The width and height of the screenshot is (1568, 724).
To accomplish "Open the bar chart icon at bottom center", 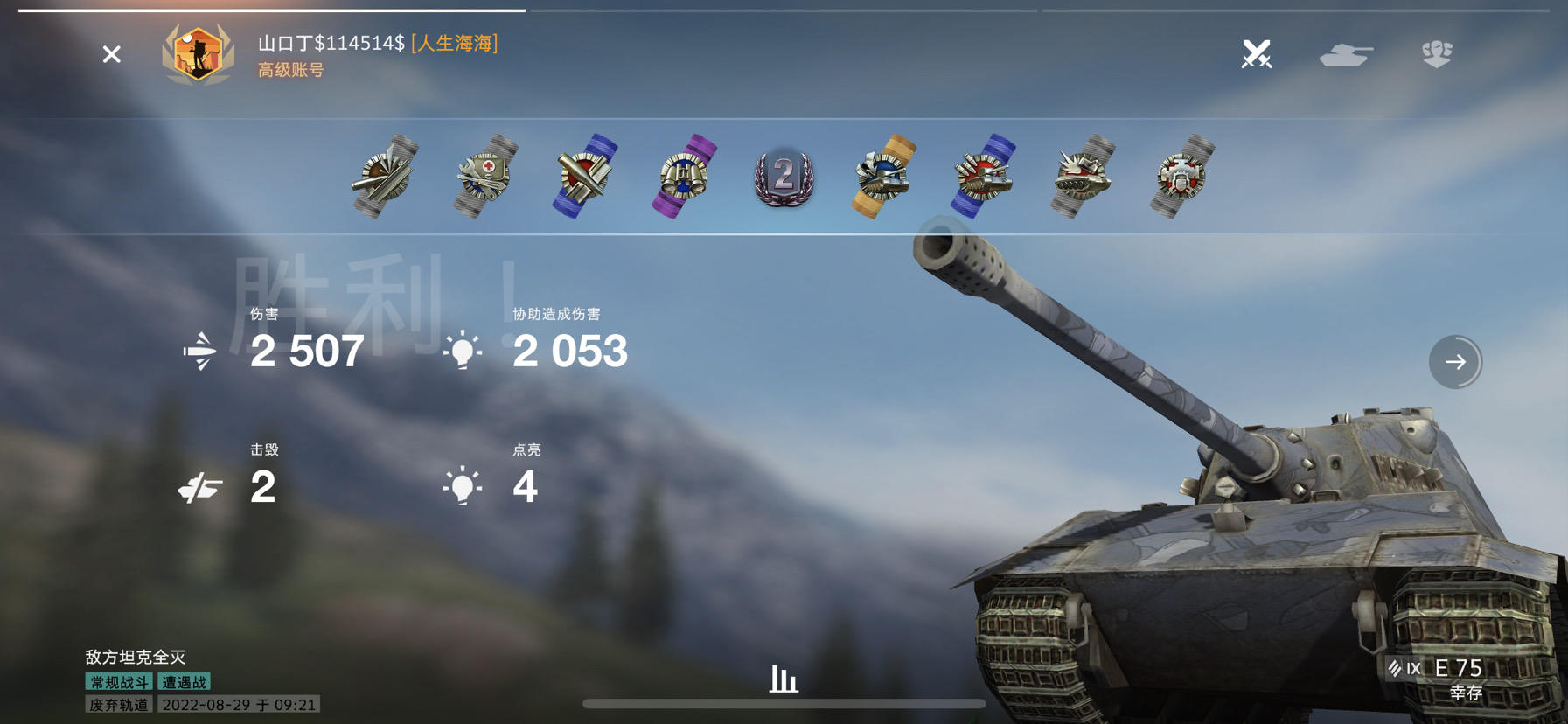I will tap(783, 678).
